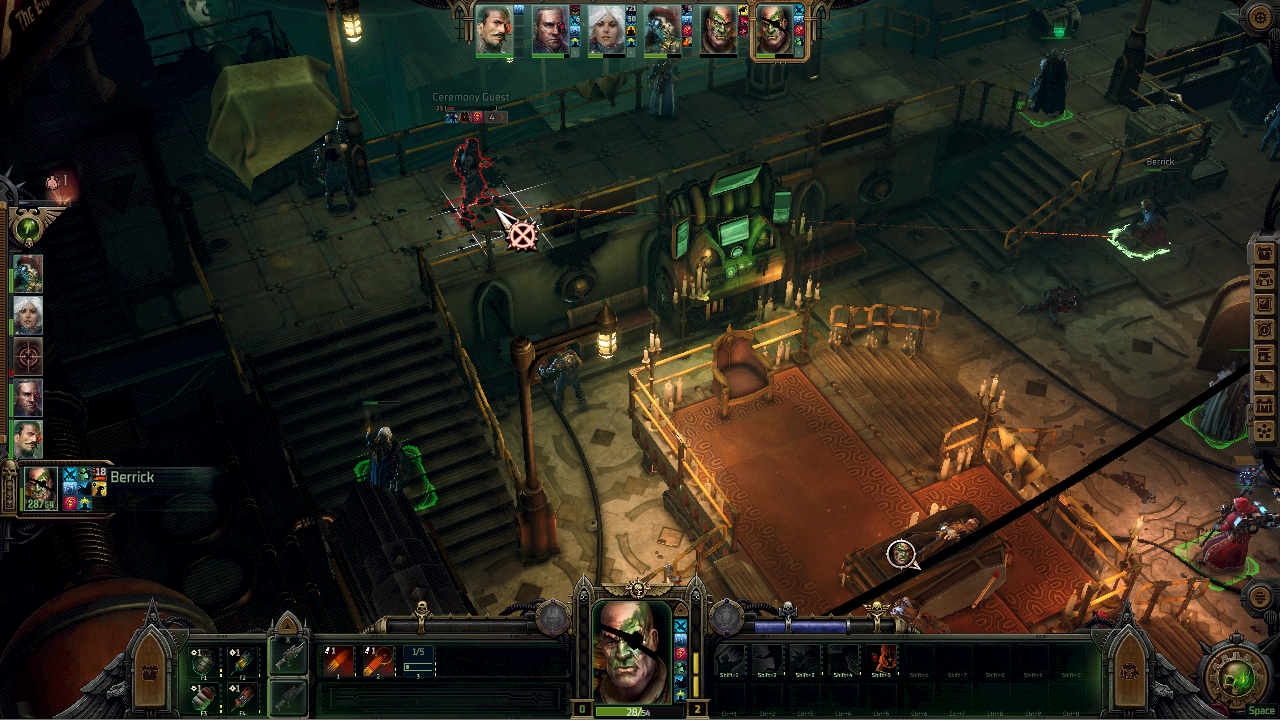Click the 1/5 reload ammo slot

(419, 661)
